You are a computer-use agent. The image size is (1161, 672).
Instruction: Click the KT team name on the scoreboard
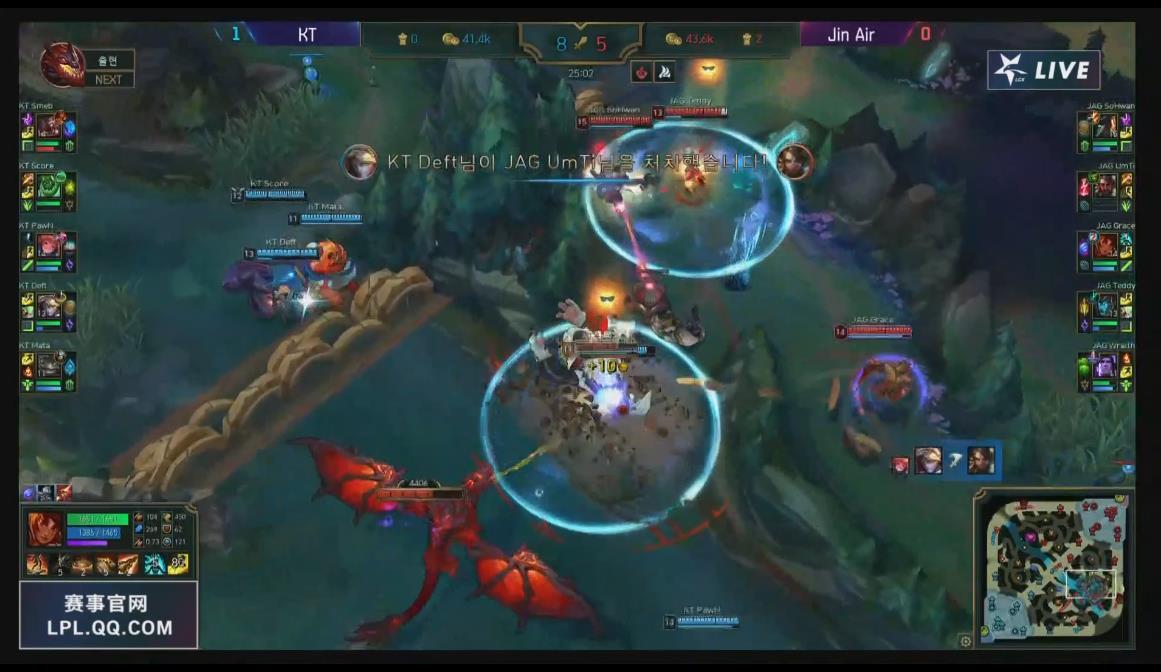click(x=307, y=35)
